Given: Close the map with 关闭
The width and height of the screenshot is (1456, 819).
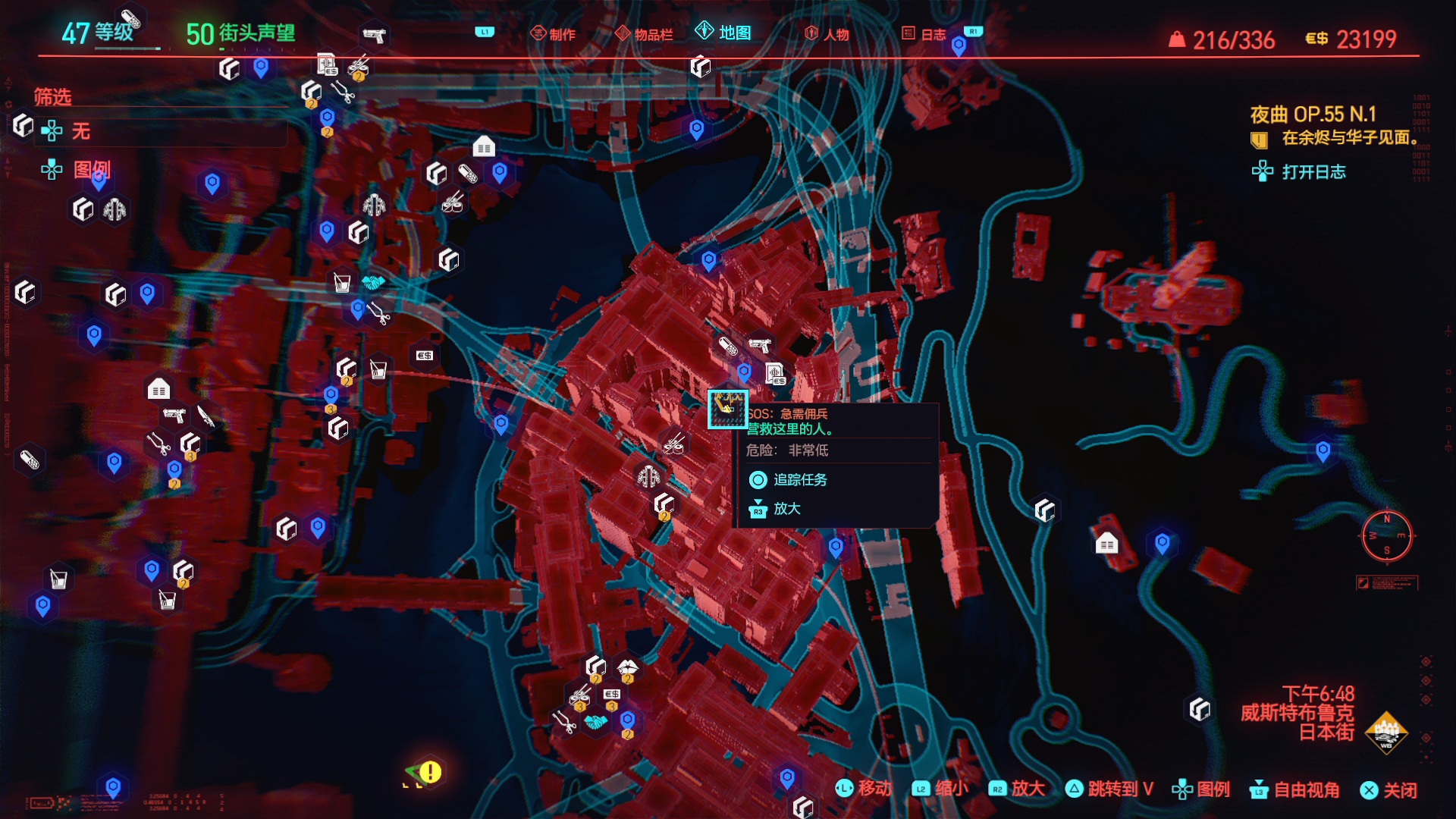Looking at the screenshot, I should [1389, 790].
